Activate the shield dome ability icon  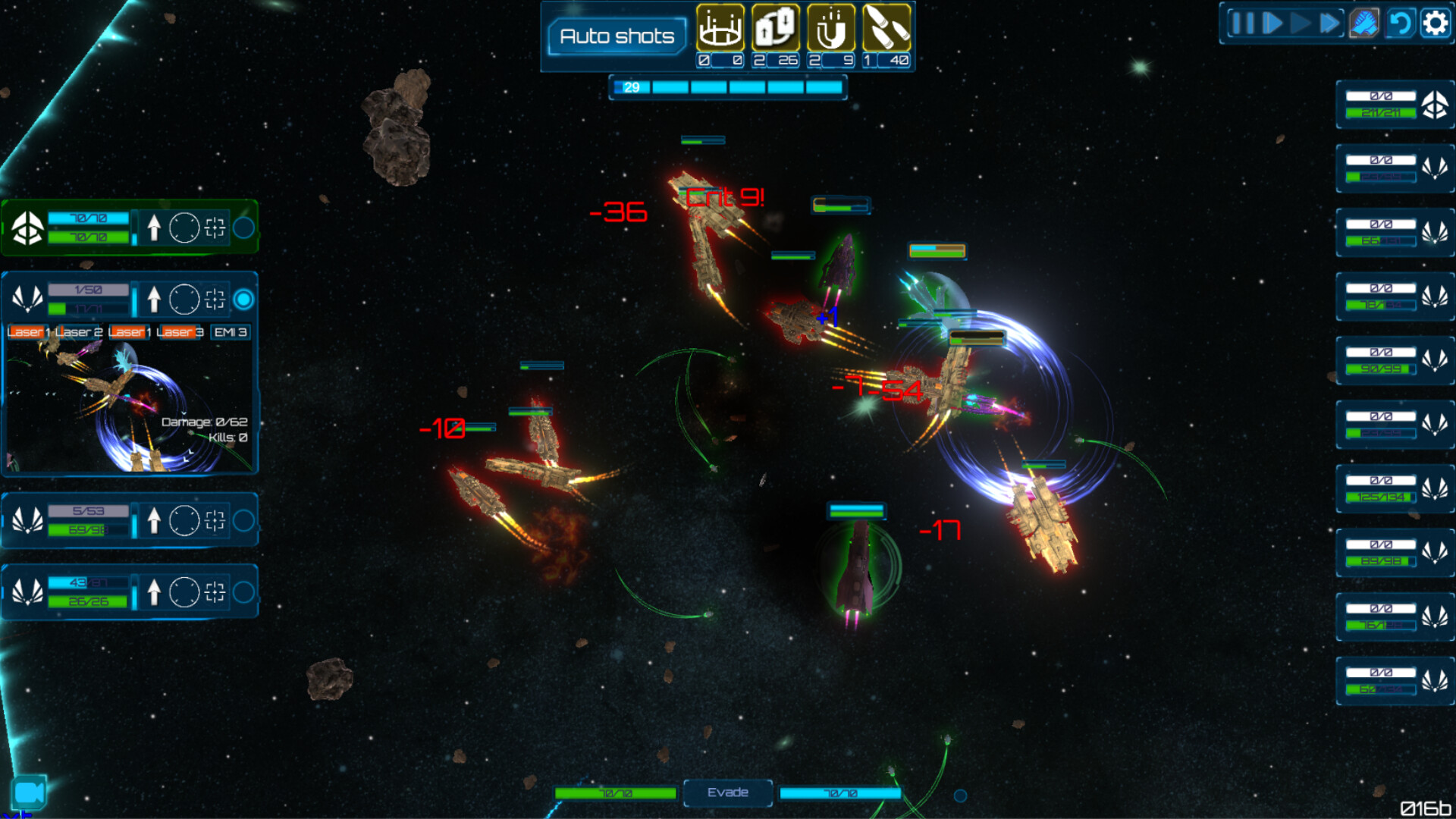pos(720,28)
